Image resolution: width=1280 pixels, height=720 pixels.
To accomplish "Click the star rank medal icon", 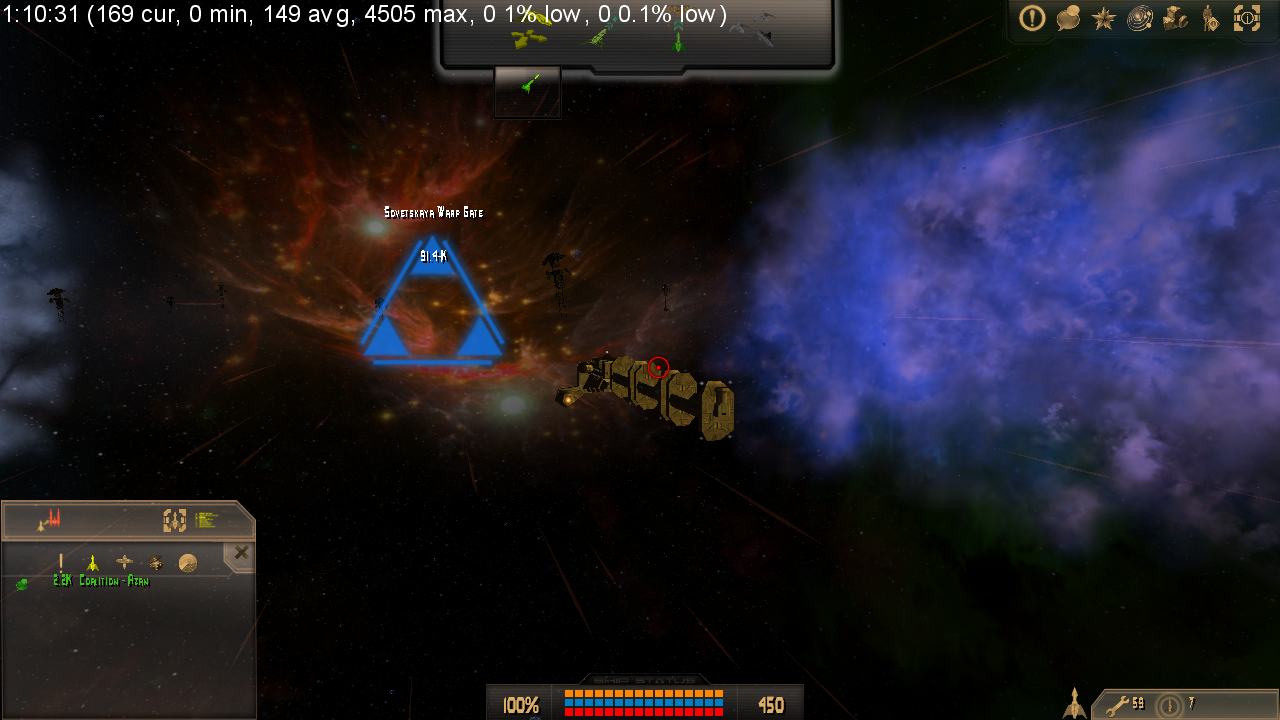I will (1102, 18).
